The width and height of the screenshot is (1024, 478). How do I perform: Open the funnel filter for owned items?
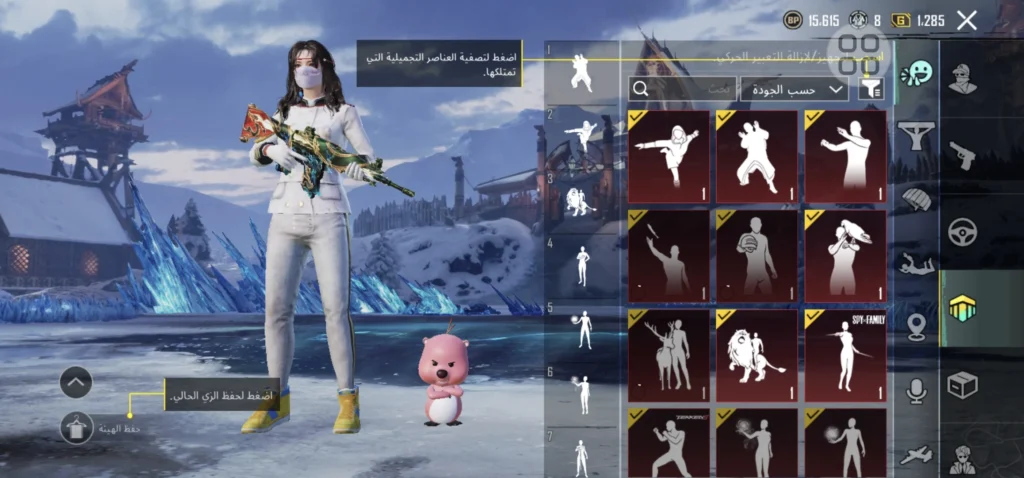pos(871,89)
